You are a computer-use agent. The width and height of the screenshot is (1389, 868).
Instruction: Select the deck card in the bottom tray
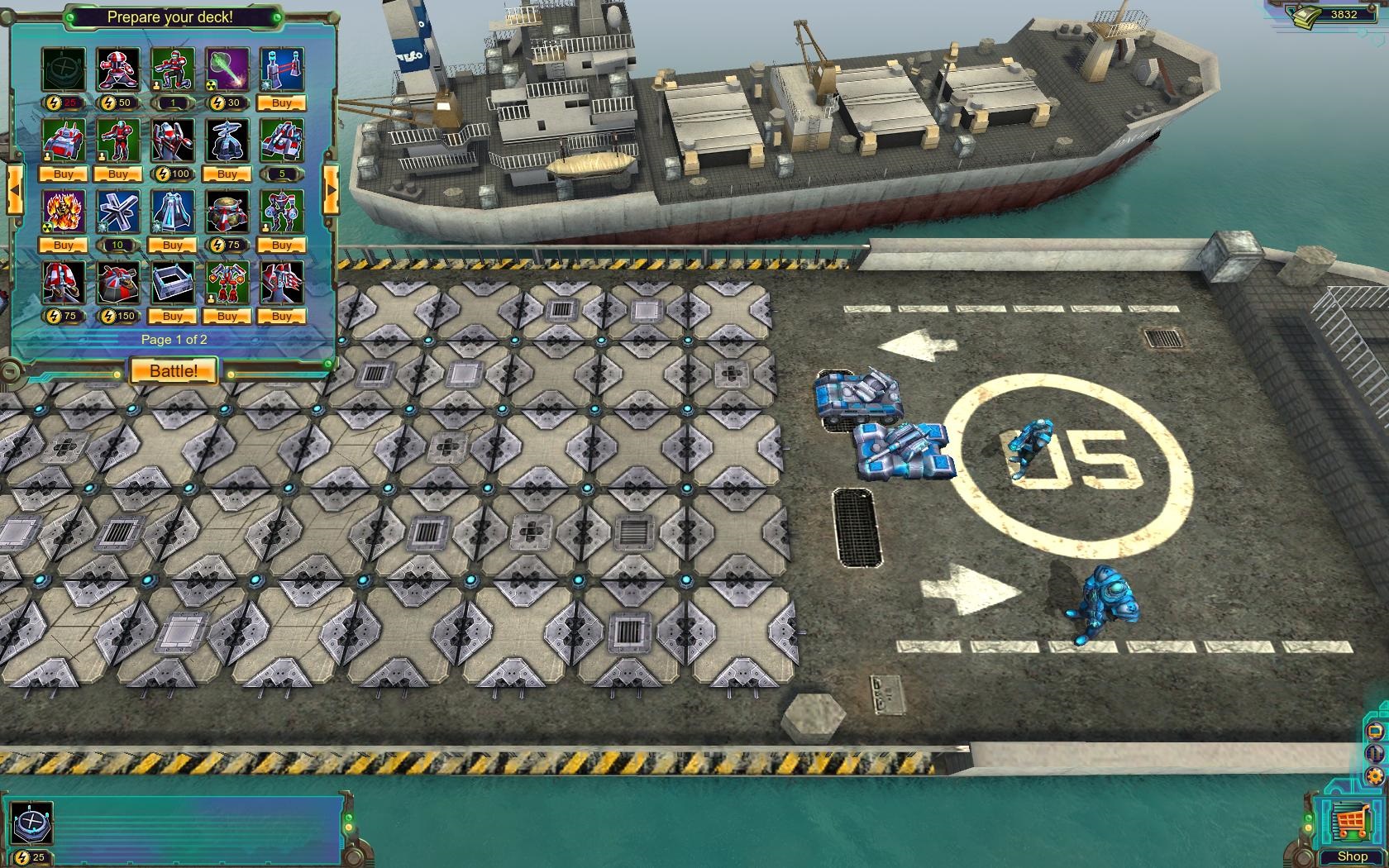pos(32,824)
